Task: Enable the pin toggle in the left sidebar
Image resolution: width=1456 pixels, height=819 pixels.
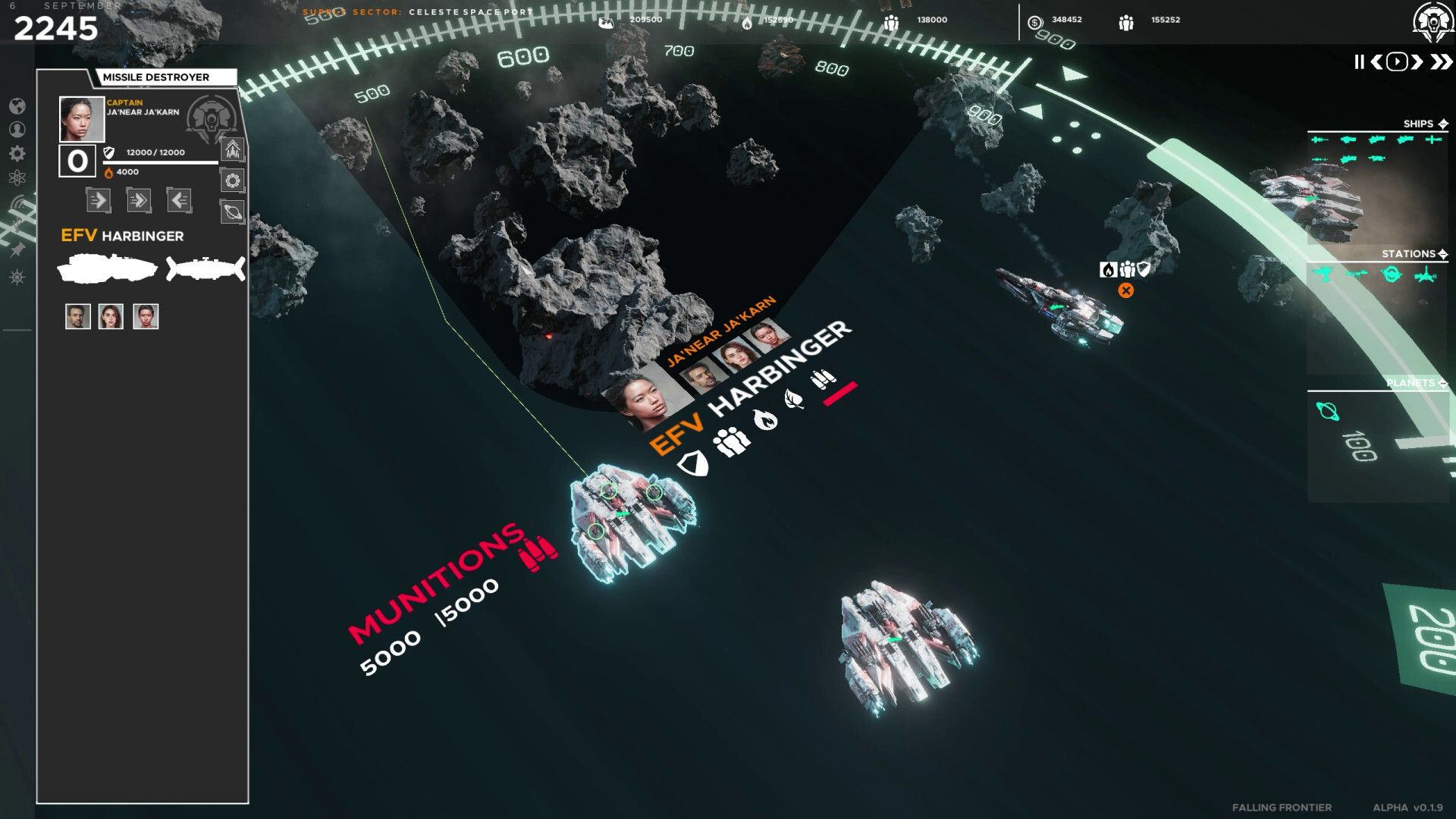Action: pyautogui.click(x=17, y=249)
